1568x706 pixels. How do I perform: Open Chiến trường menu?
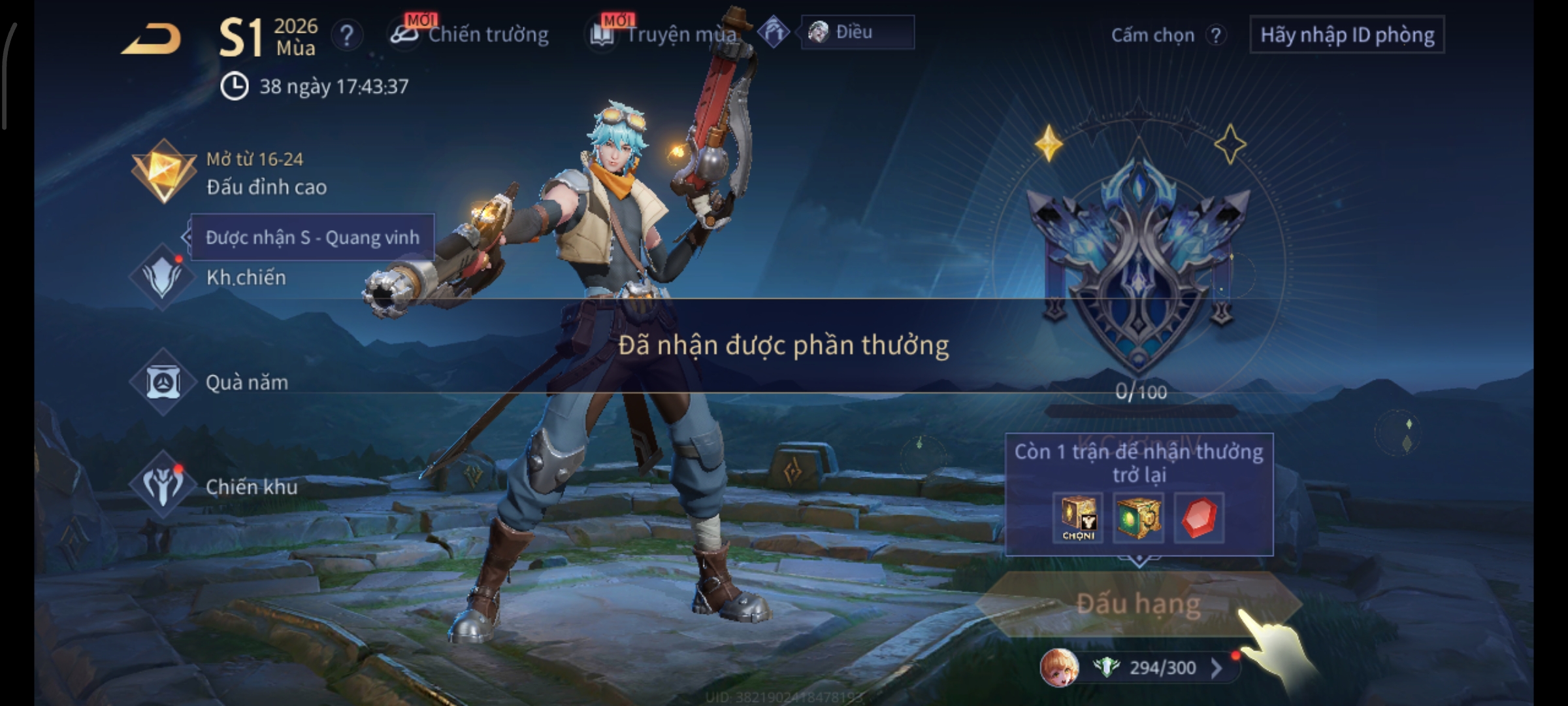[x=472, y=34]
